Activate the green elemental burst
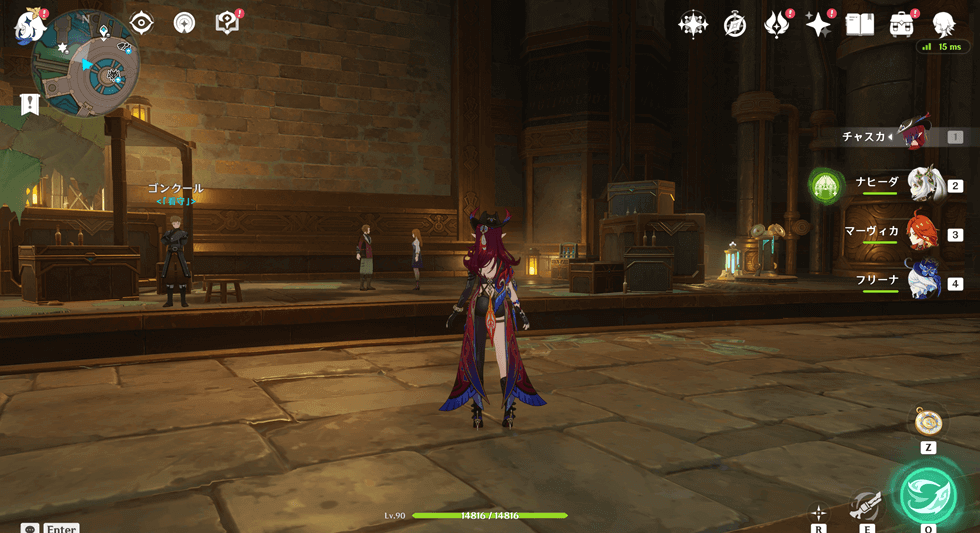This screenshot has width=980, height=533. coord(928,494)
